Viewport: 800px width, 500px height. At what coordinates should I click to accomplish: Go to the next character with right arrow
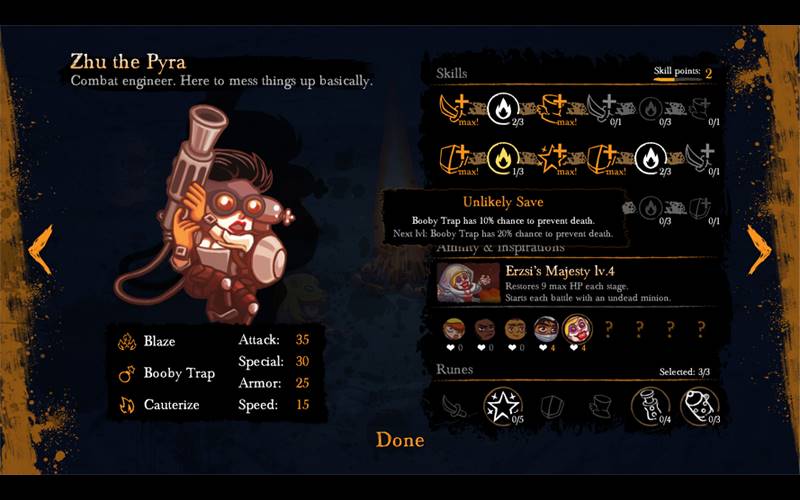(759, 249)
